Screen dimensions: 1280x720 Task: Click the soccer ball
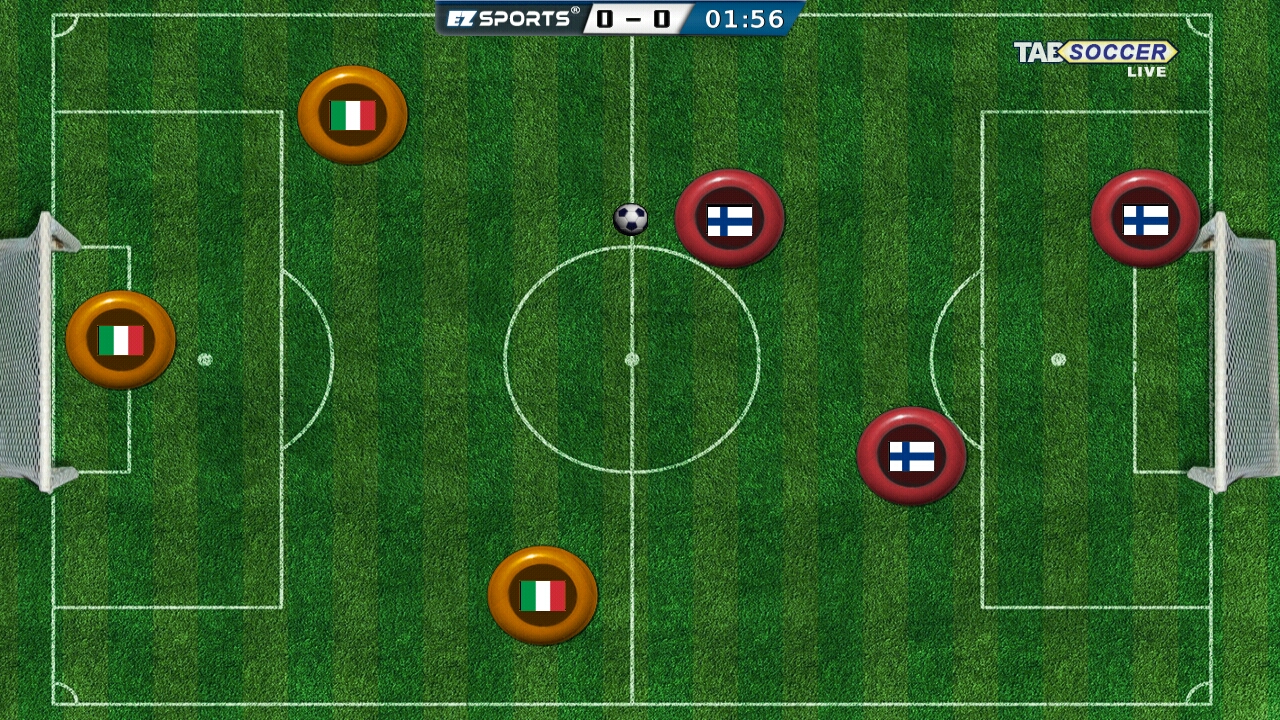pyautogui.click(x=629, y=219)
